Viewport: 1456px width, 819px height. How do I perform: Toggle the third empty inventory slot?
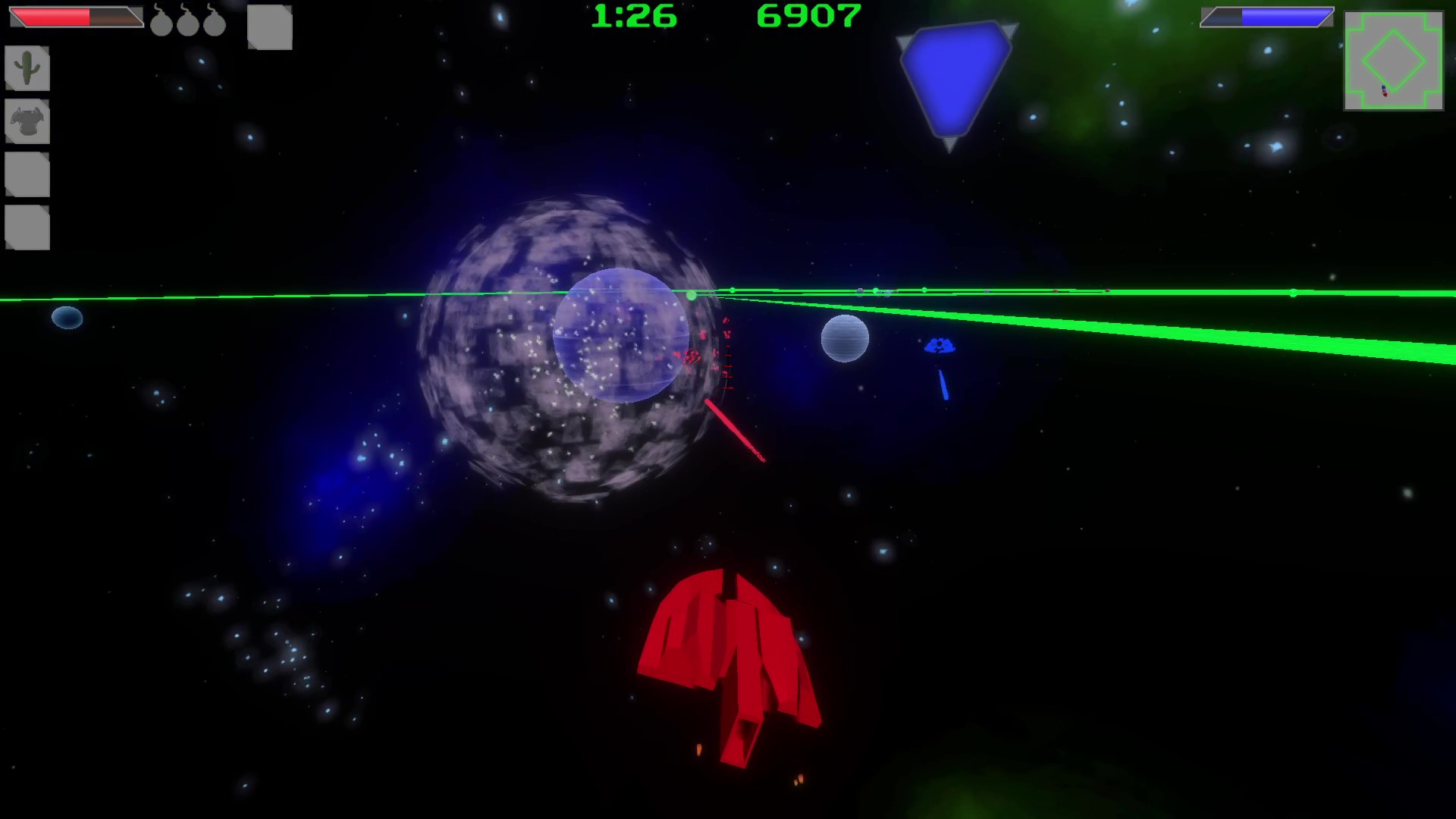[27, 175]
